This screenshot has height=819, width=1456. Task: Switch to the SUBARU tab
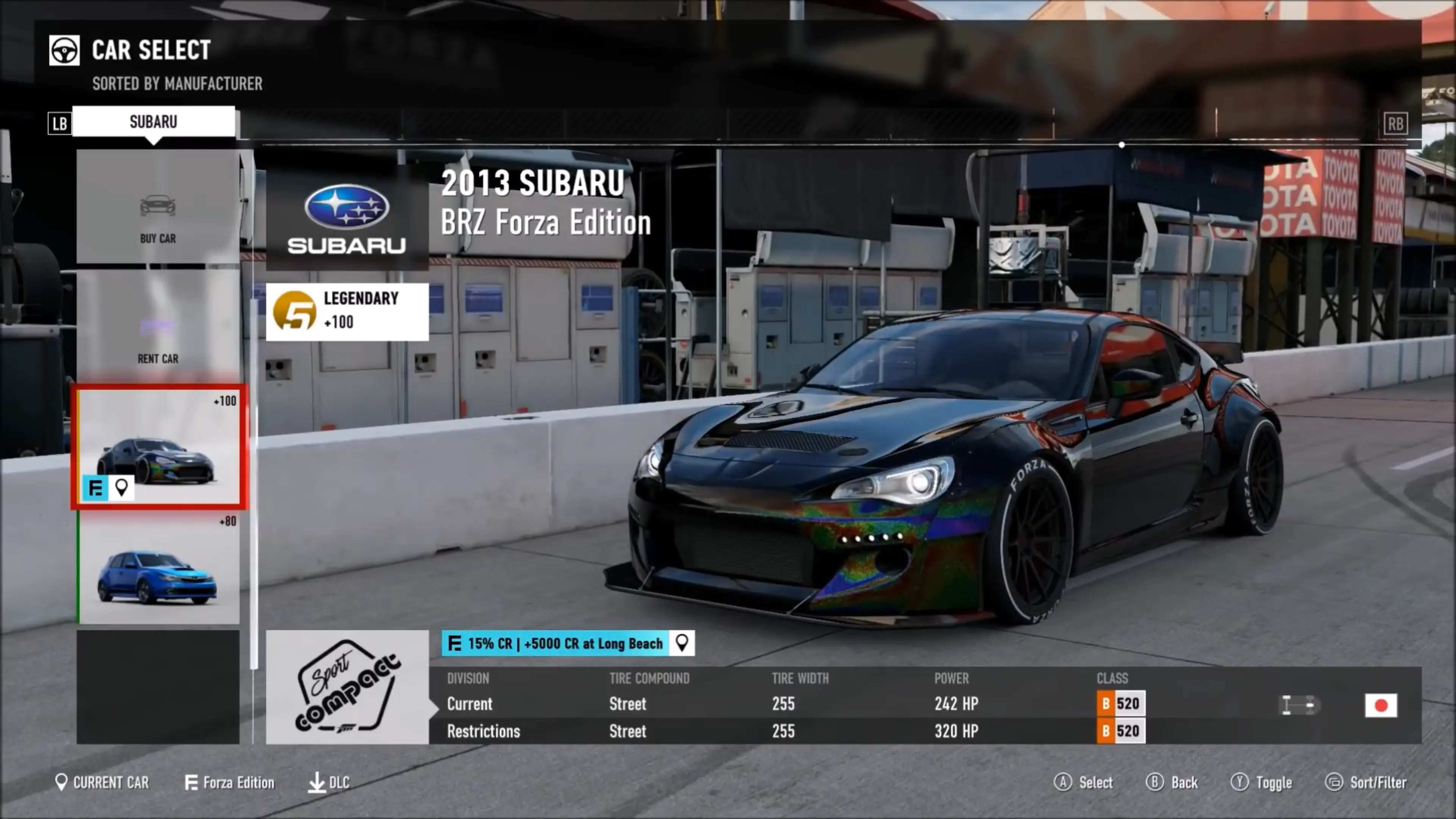point(153,122)
